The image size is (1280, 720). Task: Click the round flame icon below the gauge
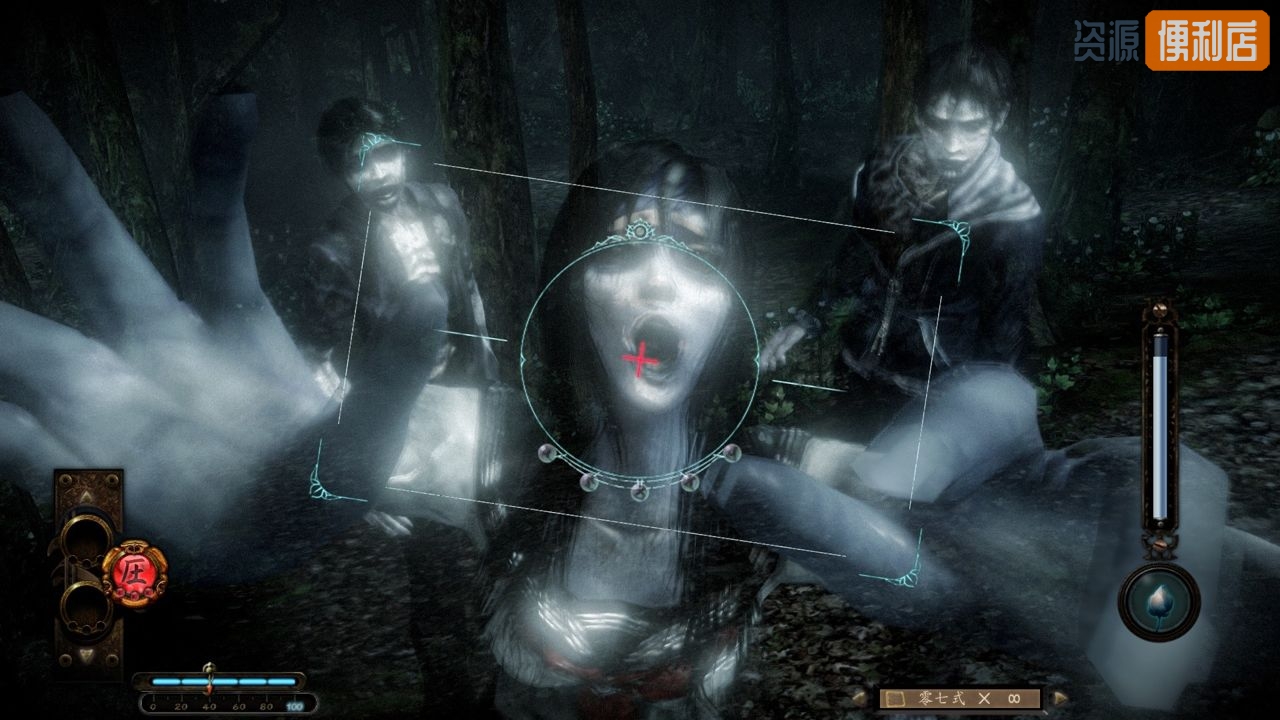pos(1159,601)
